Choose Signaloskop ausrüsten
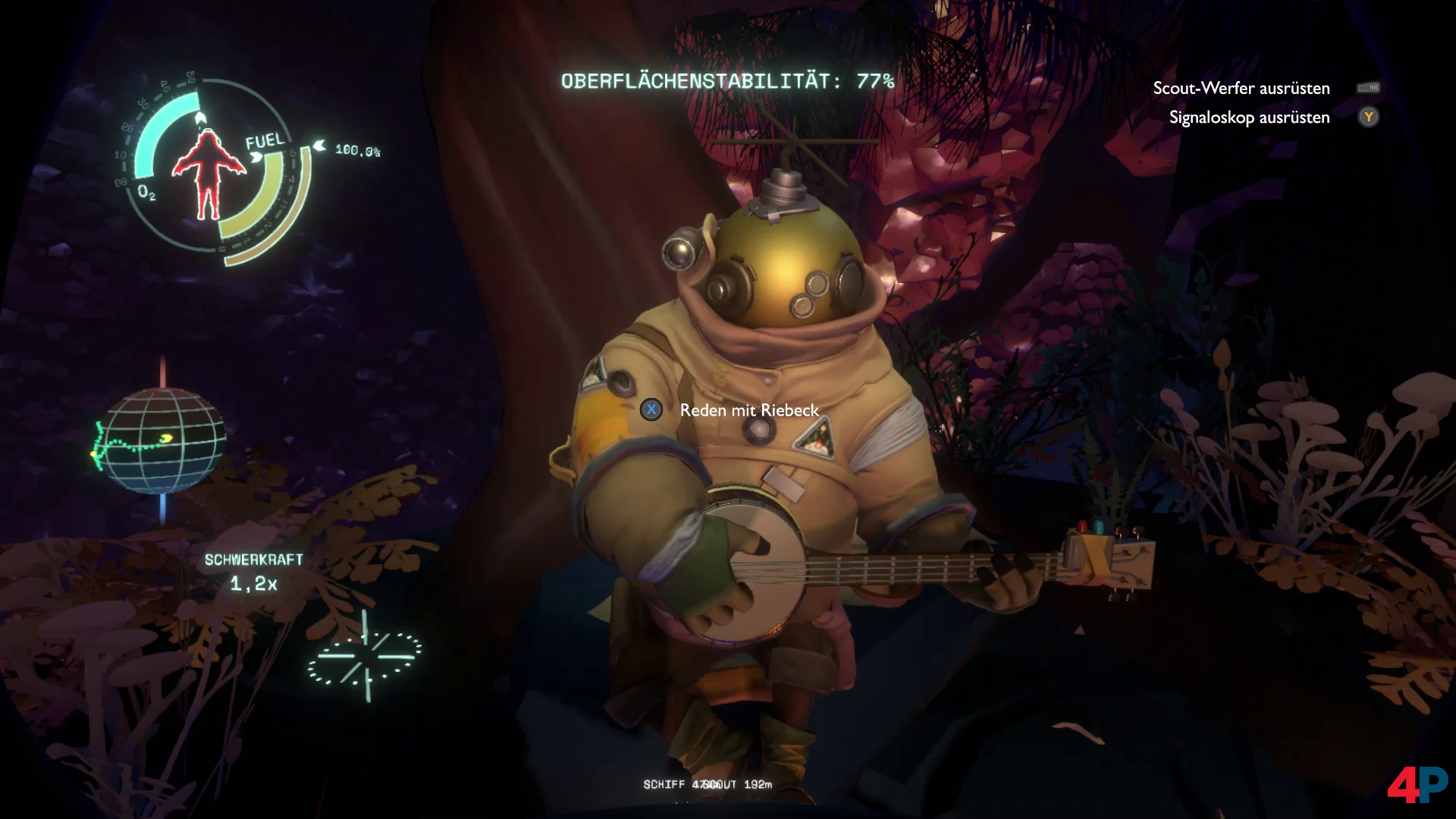 click(1249, 118)
